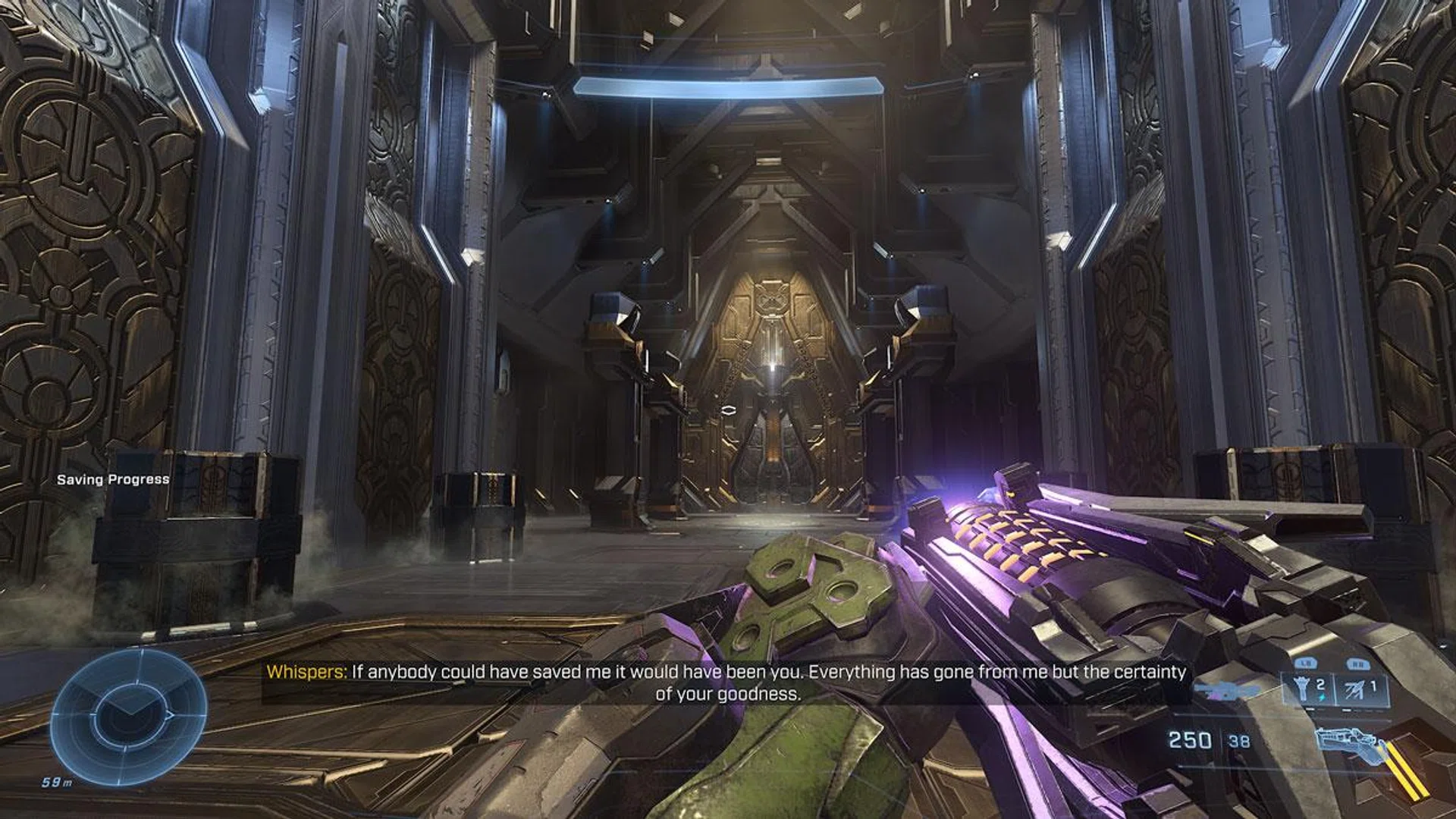Viewport: 1456px width, 819px height.
Task: Click the circular motion tracker radar
Action: coord(129,717)
